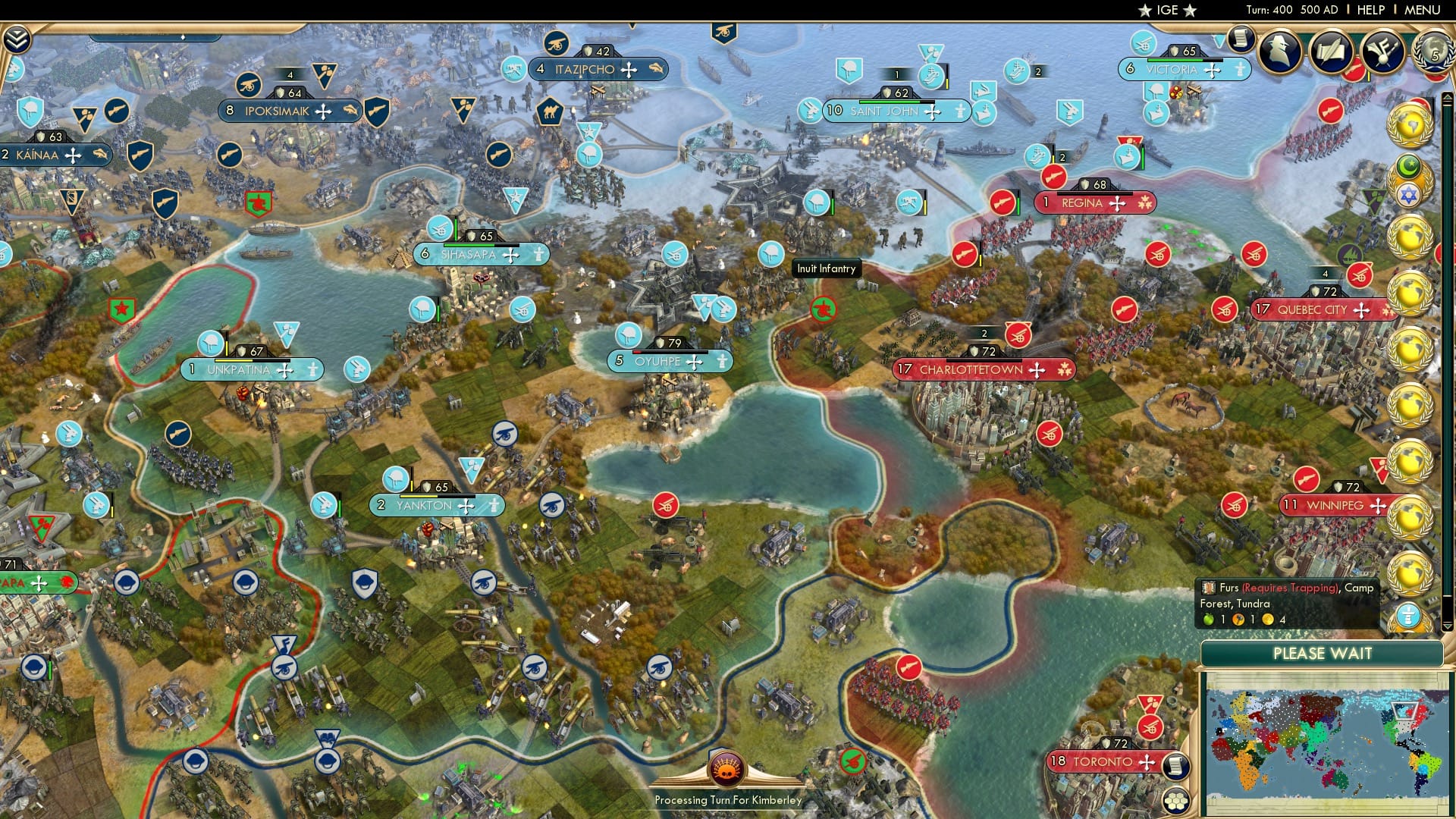Open the Diplomacy overview scroll-and-quill icon
1456x819 pixels.
(x=1331, y=52)
